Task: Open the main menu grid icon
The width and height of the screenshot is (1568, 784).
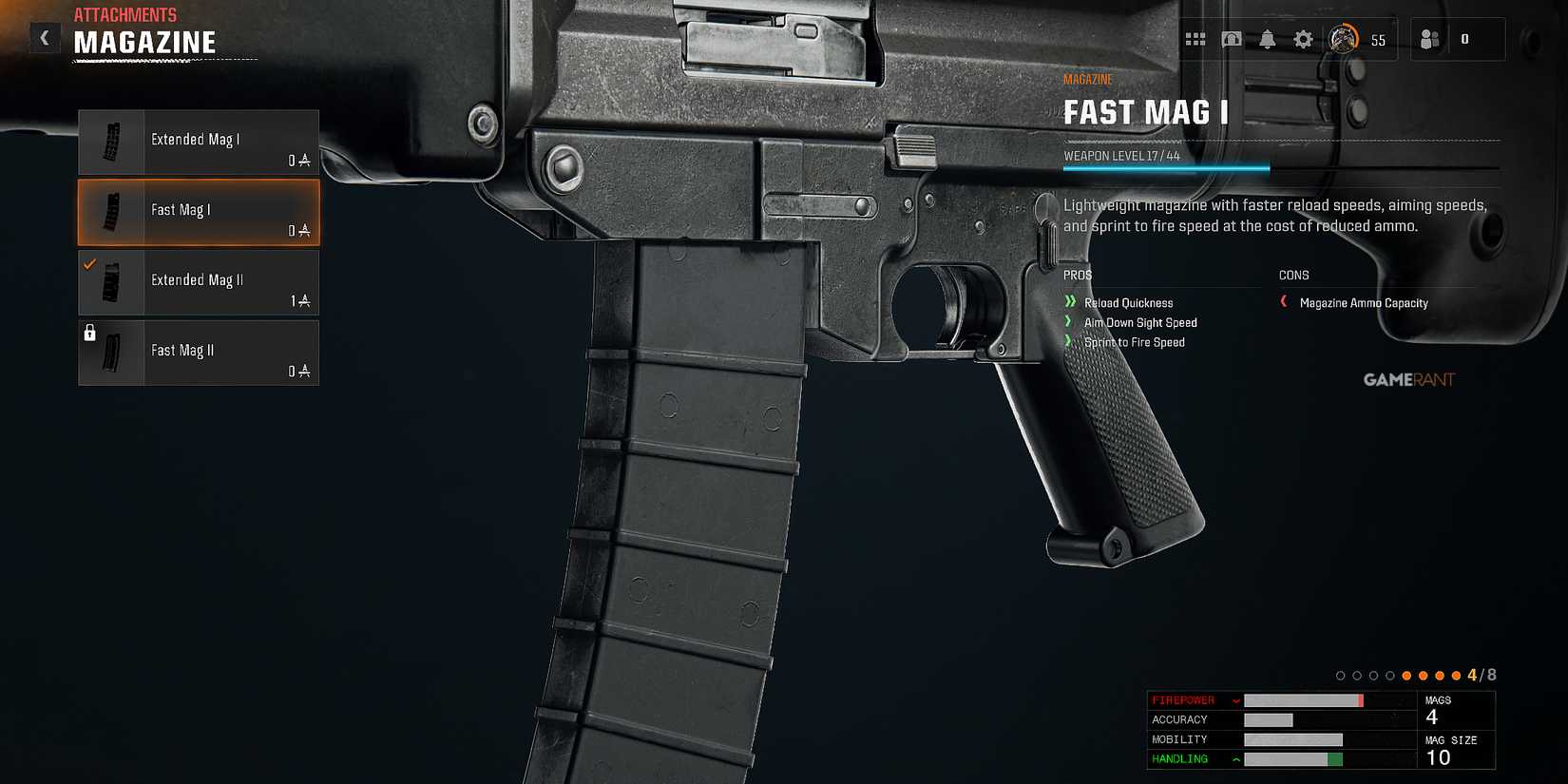Action: pyautogui.click(x=1195, y=39)
